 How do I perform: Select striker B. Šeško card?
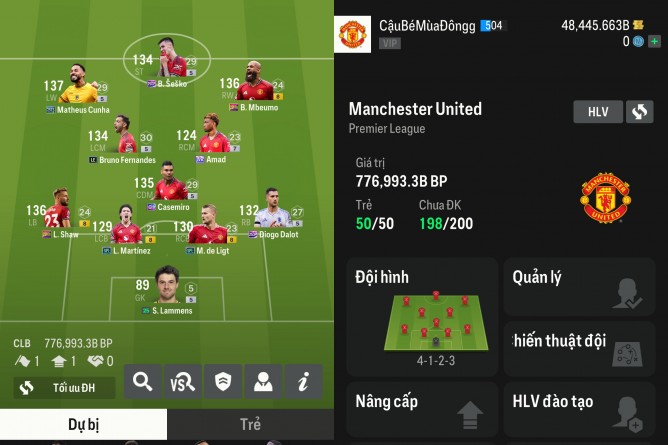(167, 66)
